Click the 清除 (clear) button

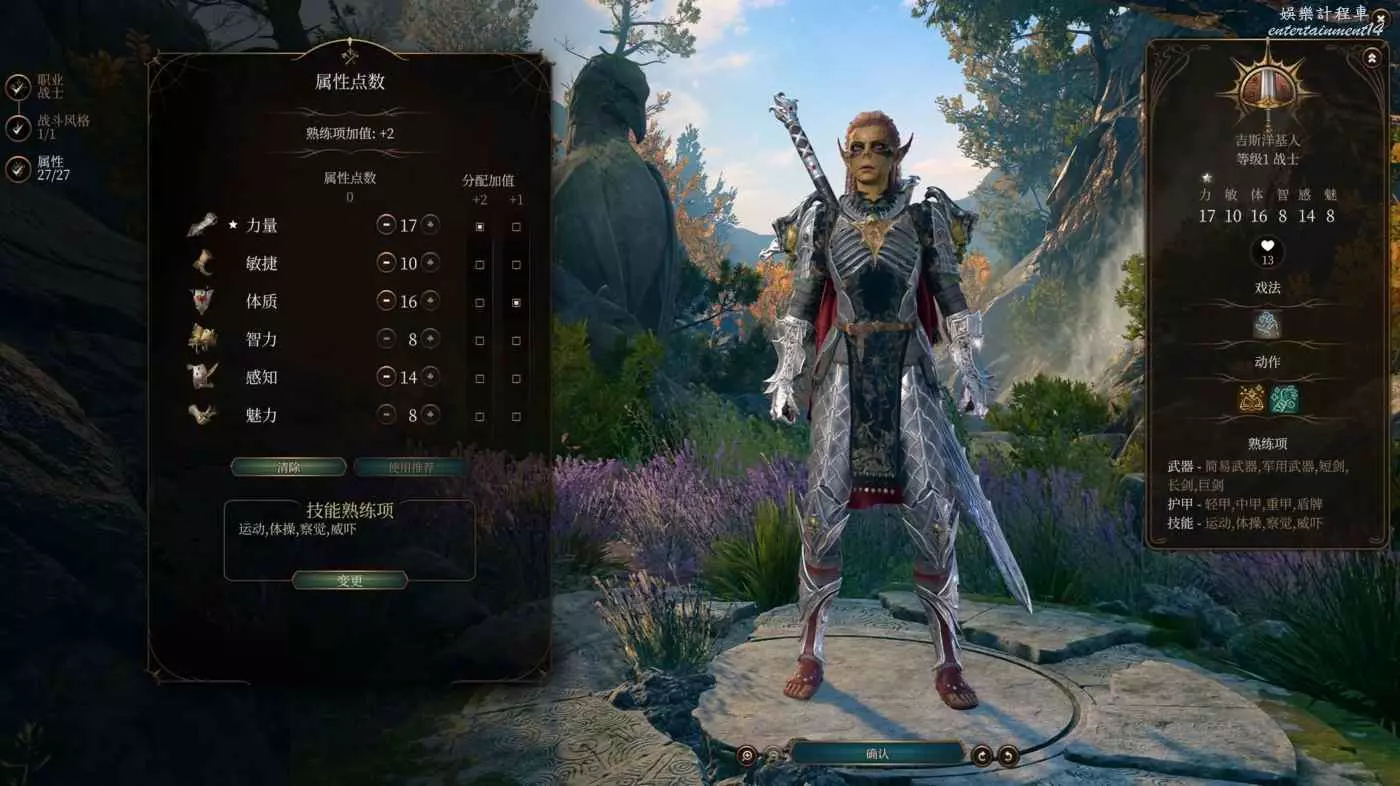click(288, 467)
